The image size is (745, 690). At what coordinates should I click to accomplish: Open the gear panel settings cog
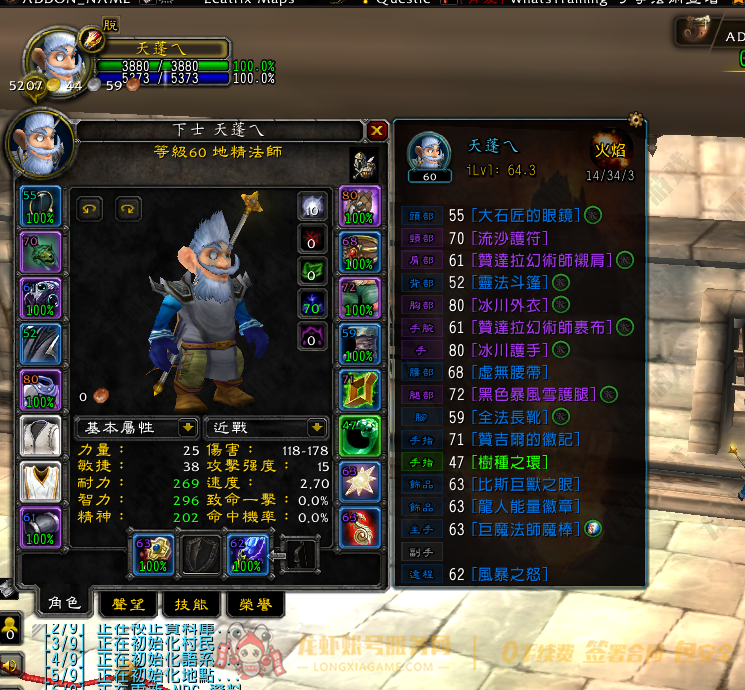tap(636, 121)
